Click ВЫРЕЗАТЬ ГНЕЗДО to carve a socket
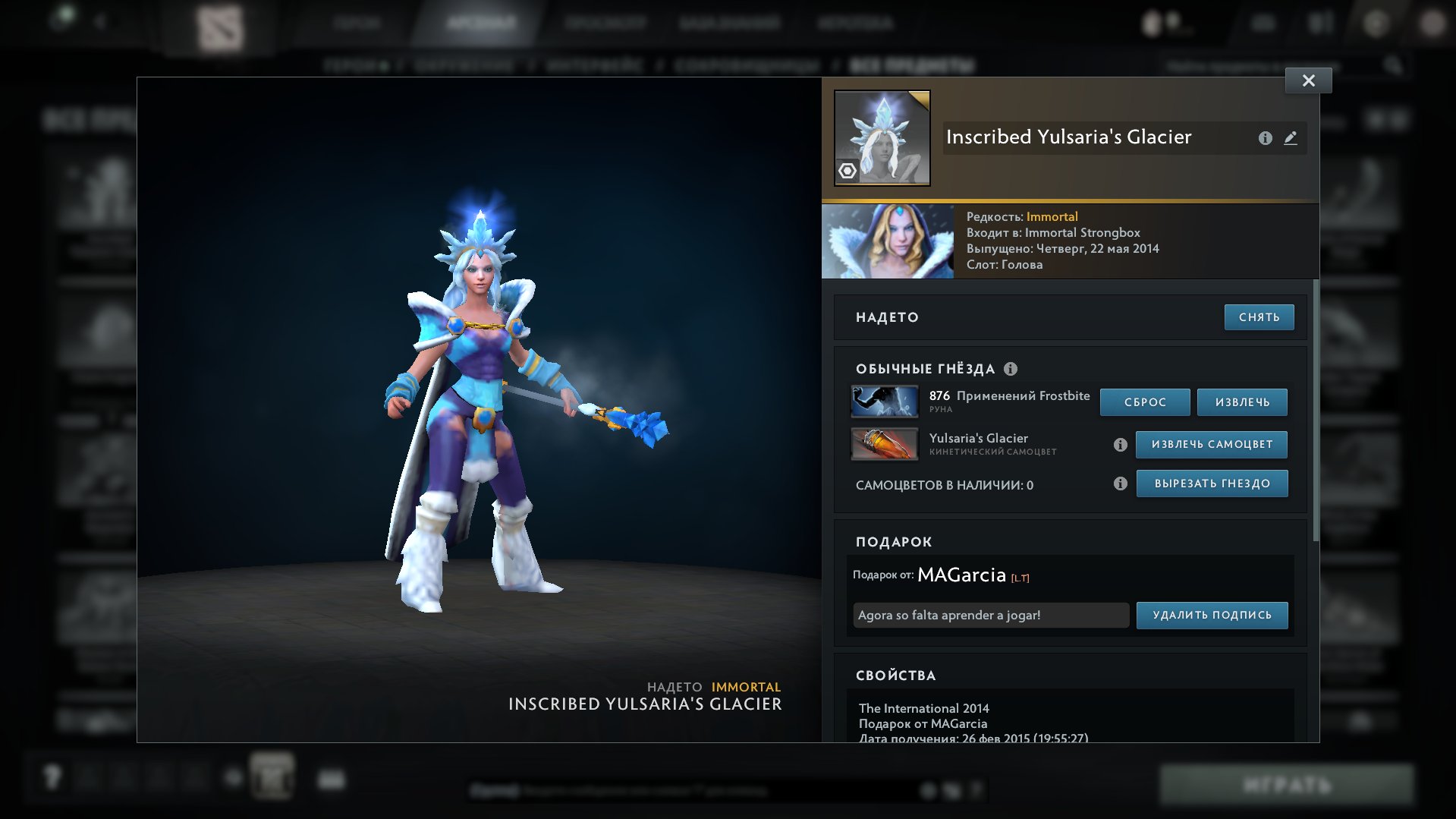 tap(1212, 484)
